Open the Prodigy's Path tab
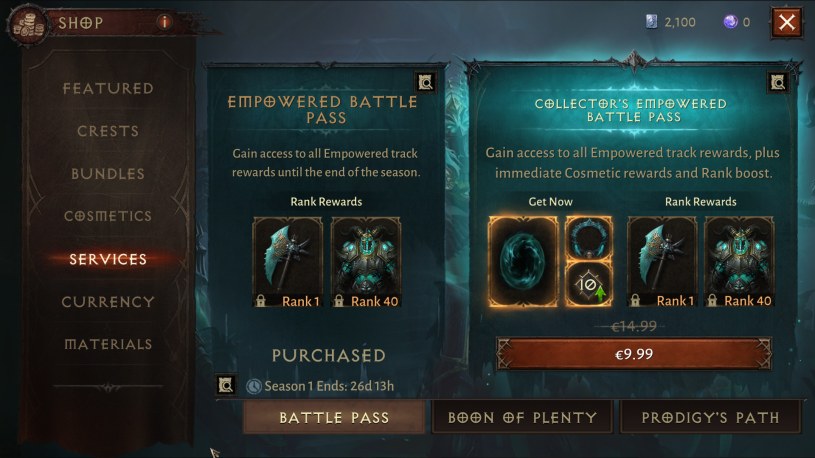 [710, 417]
